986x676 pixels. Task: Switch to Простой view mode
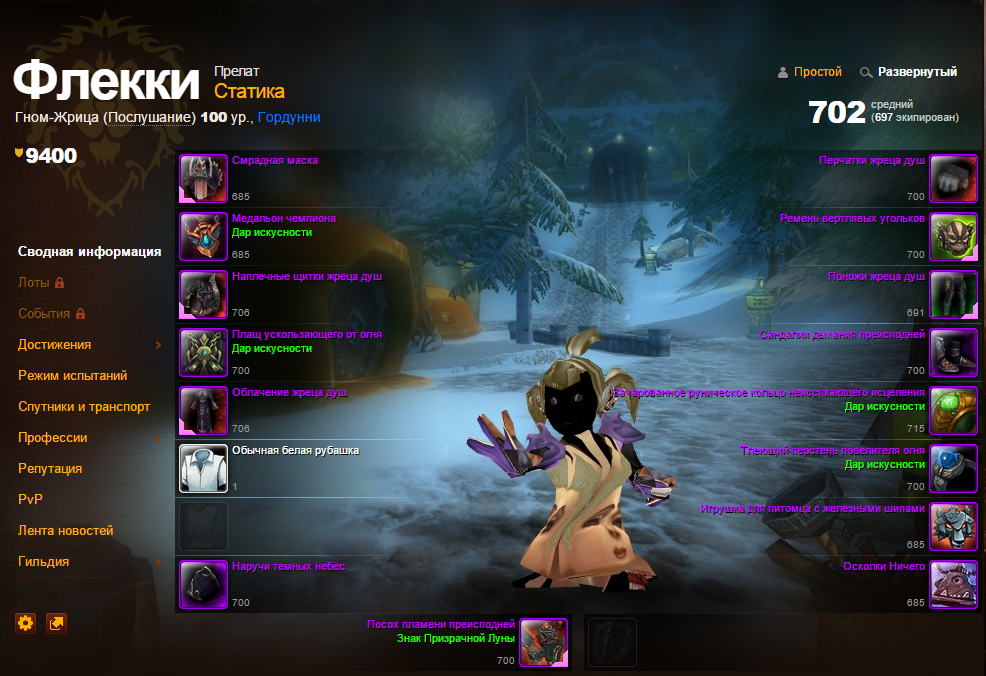[817, 72]
